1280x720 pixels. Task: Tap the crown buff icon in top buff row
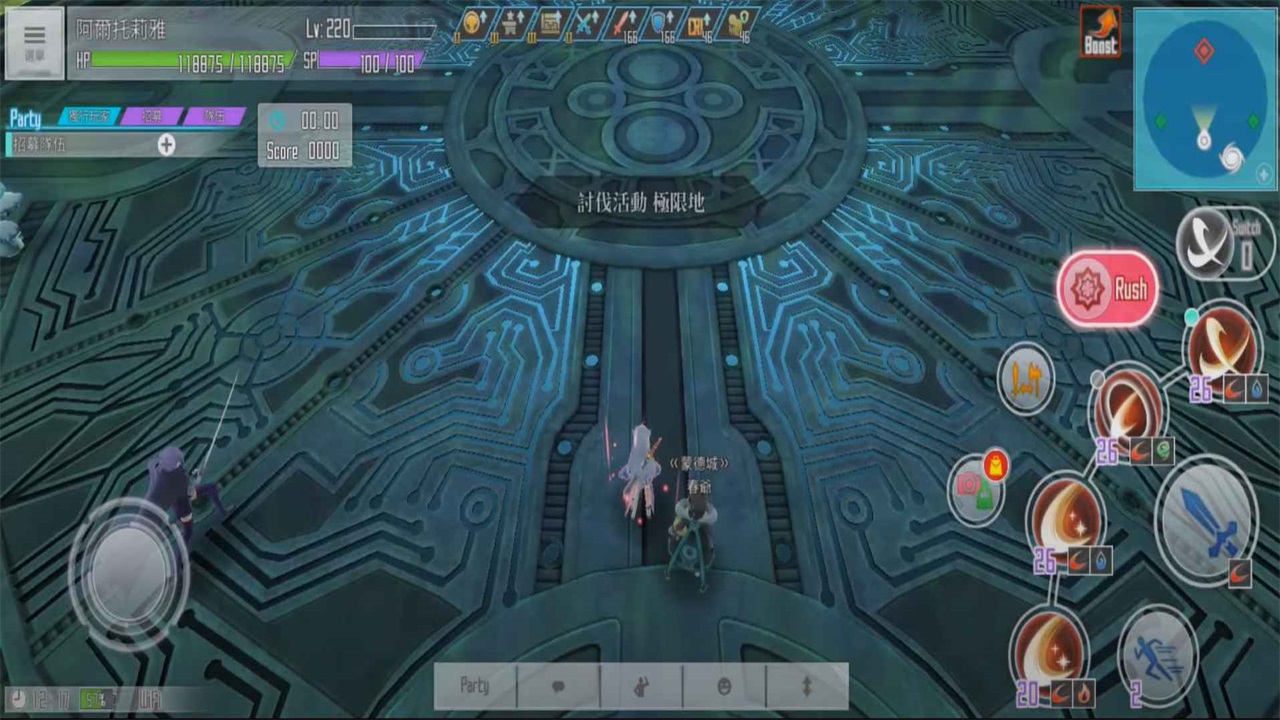click(472, 24)
